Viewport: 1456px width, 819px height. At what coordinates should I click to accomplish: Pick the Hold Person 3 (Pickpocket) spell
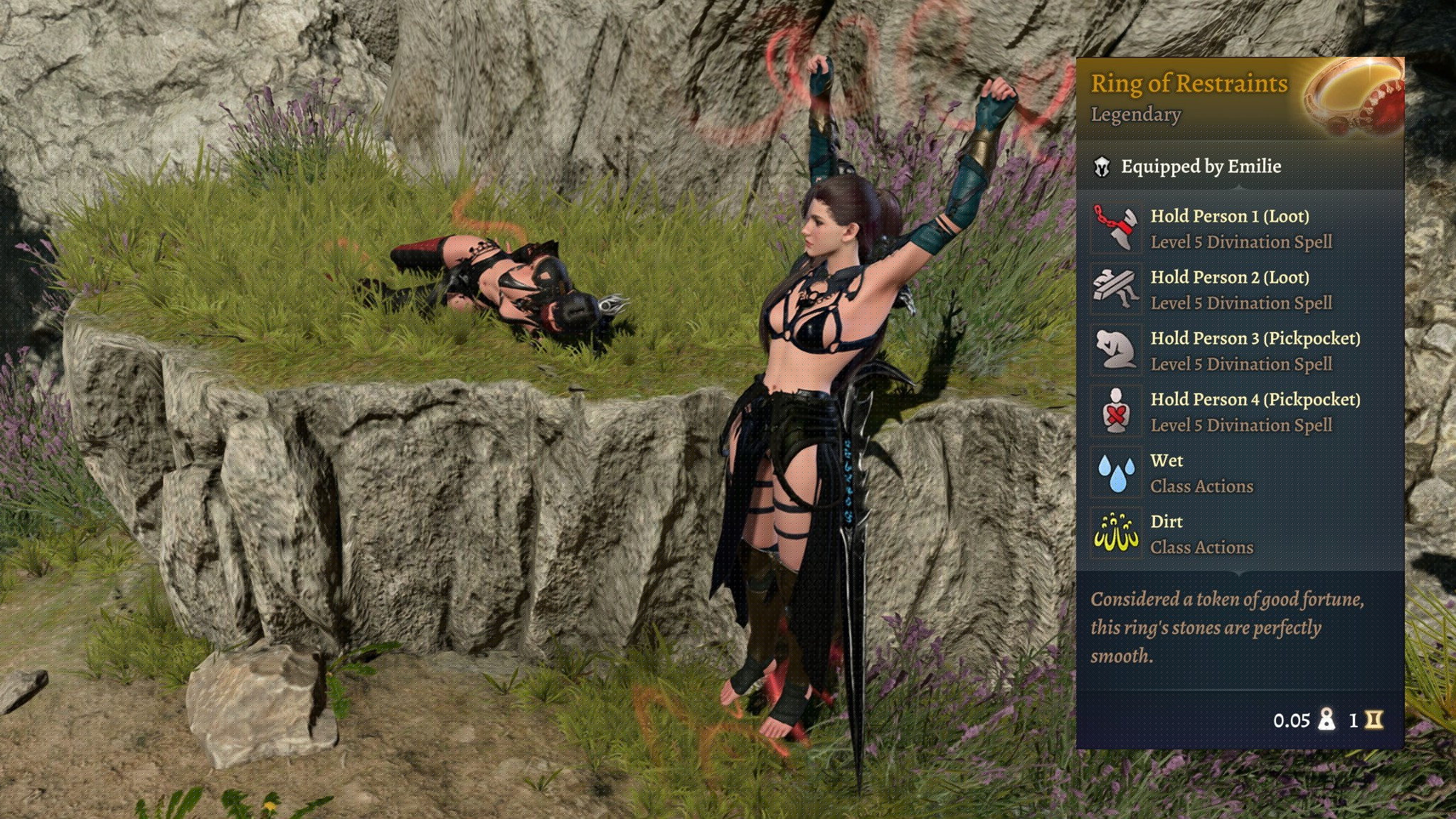[1115, 350]
